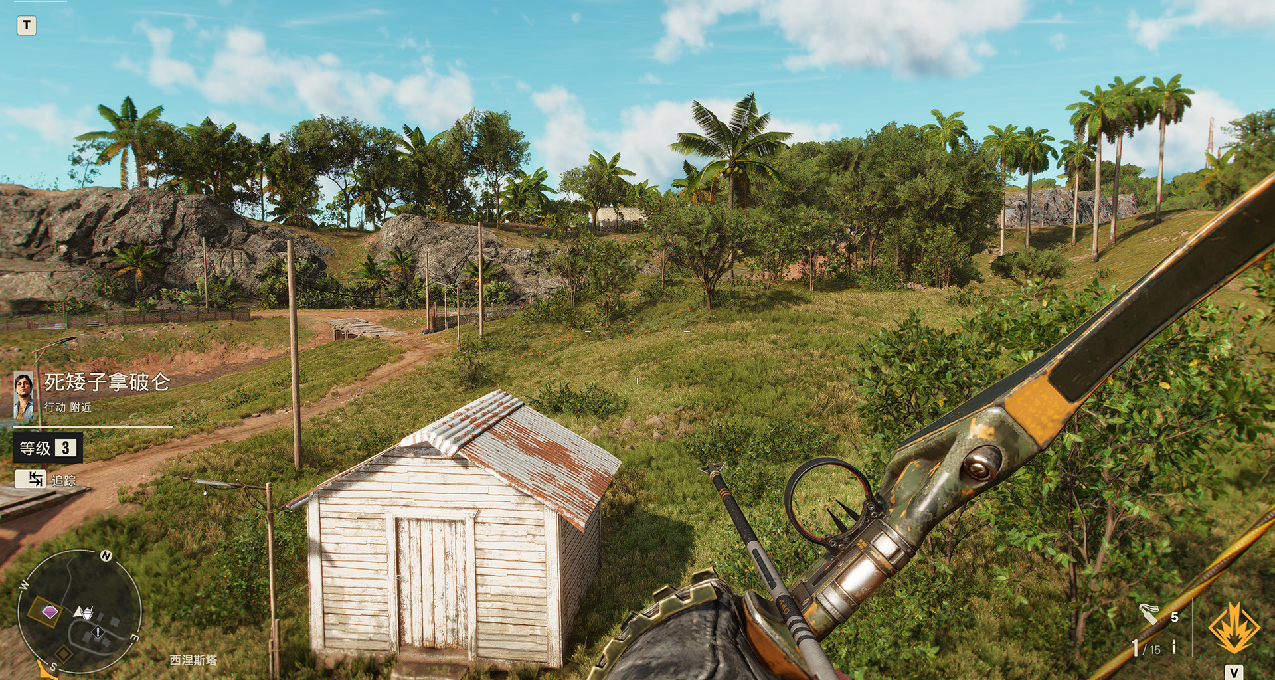The image size is (1275, 680).
Task: Click the character portrait beside the mission title
Action: tap(24, 394)
